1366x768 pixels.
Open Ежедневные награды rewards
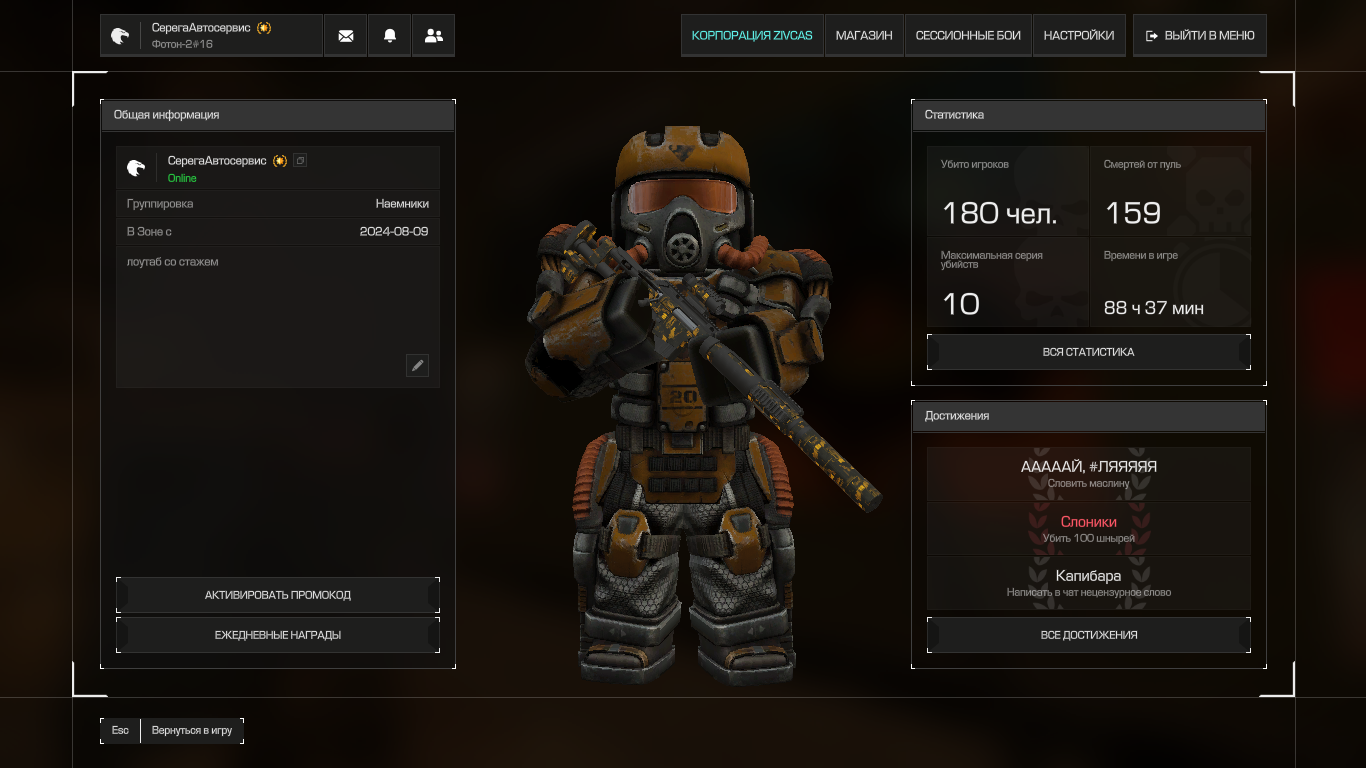[278, 635]
